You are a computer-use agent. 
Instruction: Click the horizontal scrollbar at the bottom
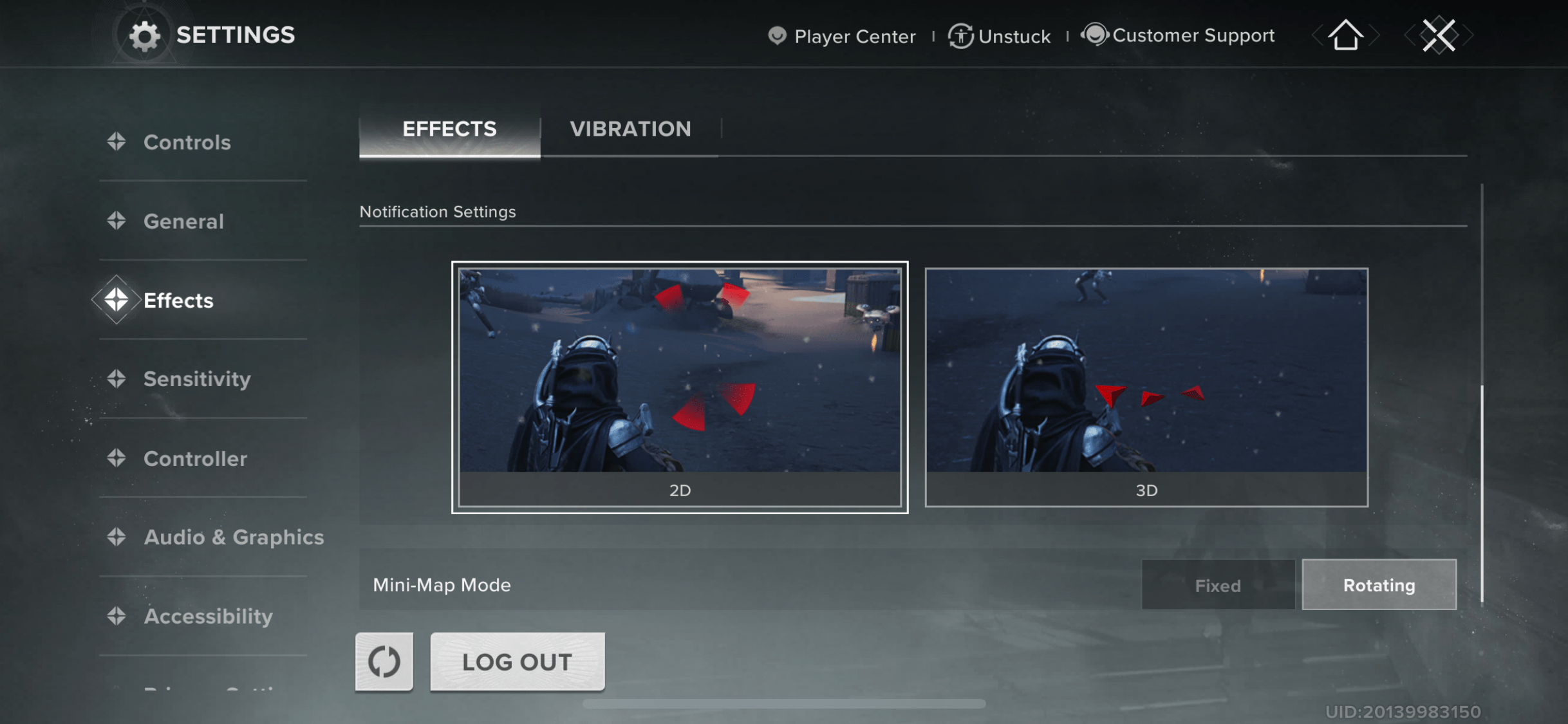coord(784,704)
